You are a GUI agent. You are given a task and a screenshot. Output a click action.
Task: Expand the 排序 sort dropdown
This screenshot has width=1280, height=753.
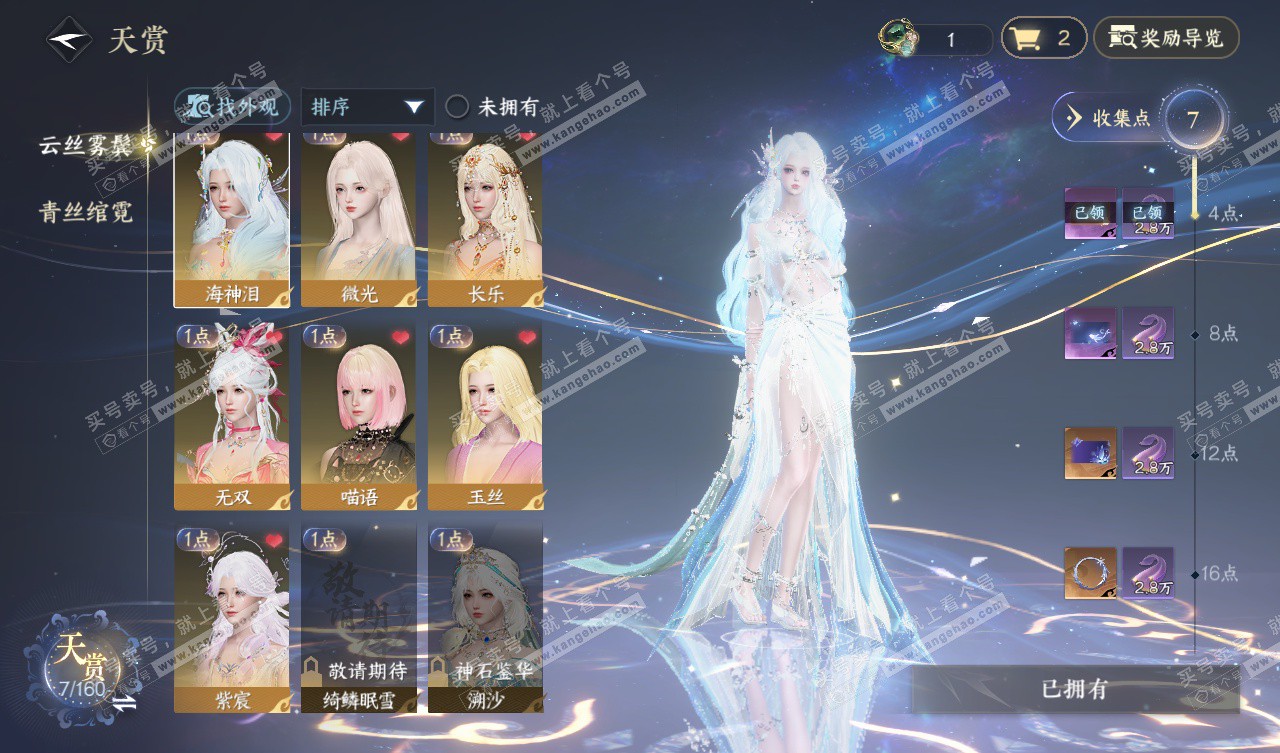[366, 107]
